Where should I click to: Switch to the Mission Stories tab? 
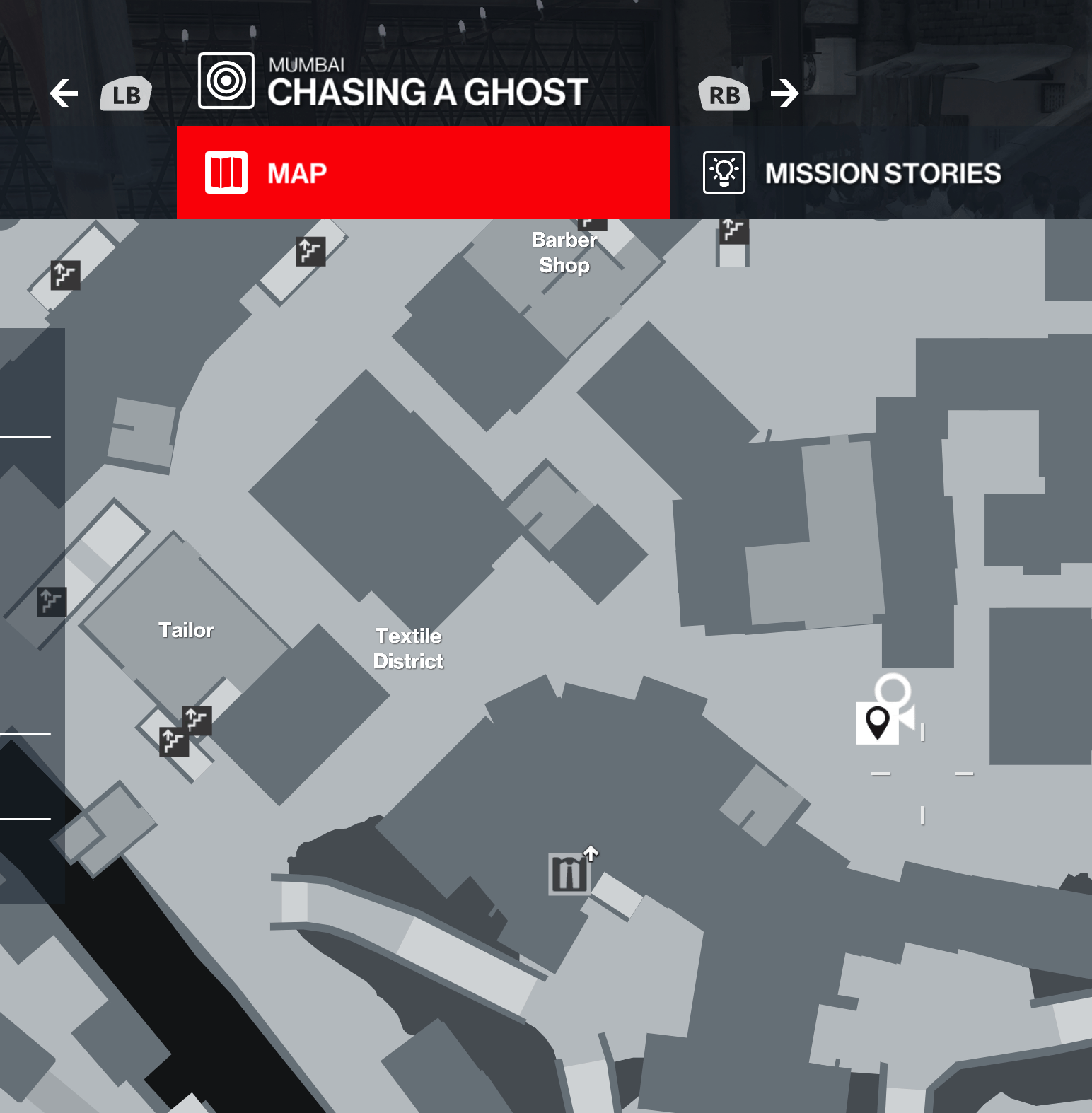pos(883,173)
